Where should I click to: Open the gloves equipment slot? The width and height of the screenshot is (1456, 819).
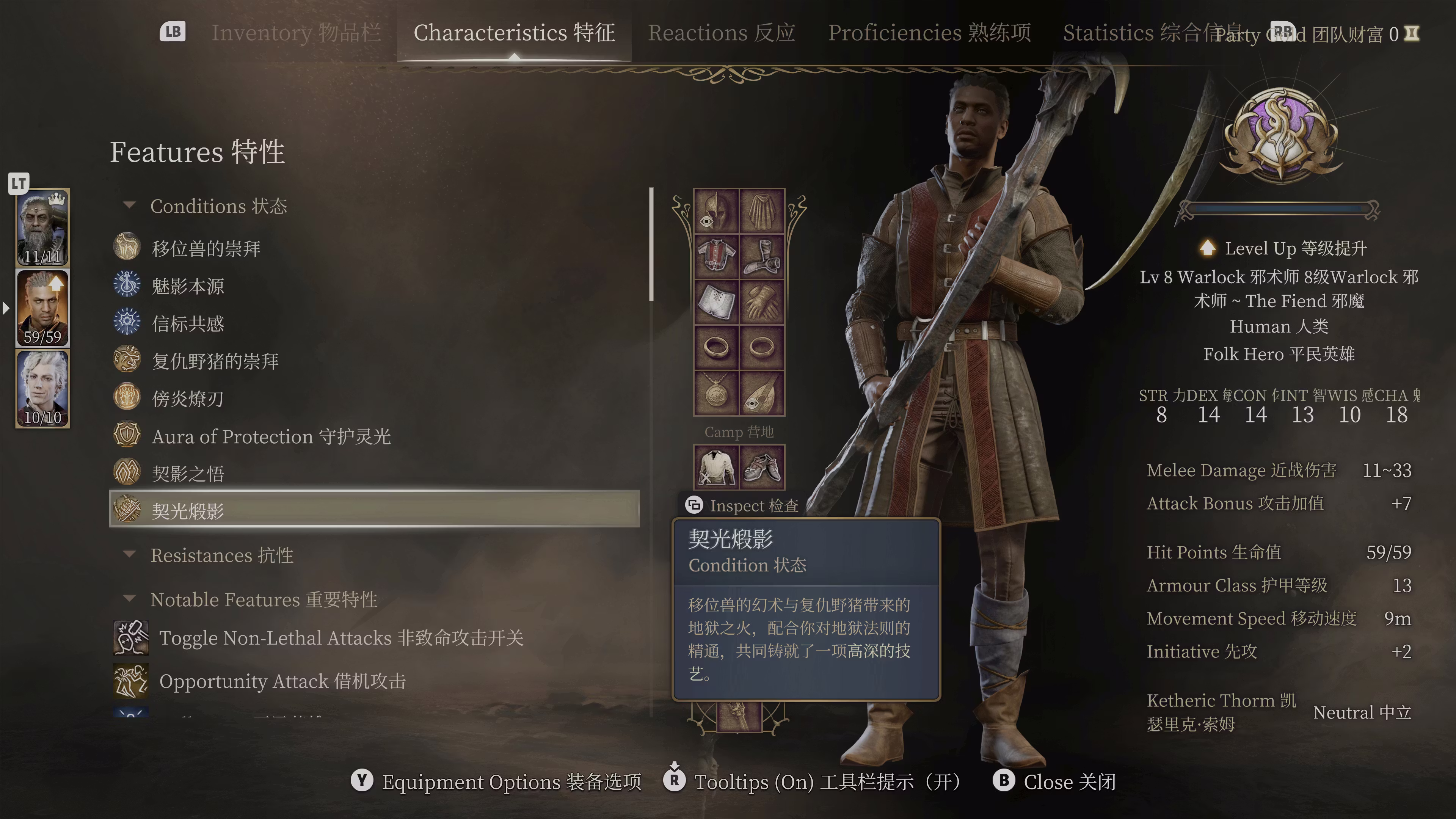click(x=762, y=302)
